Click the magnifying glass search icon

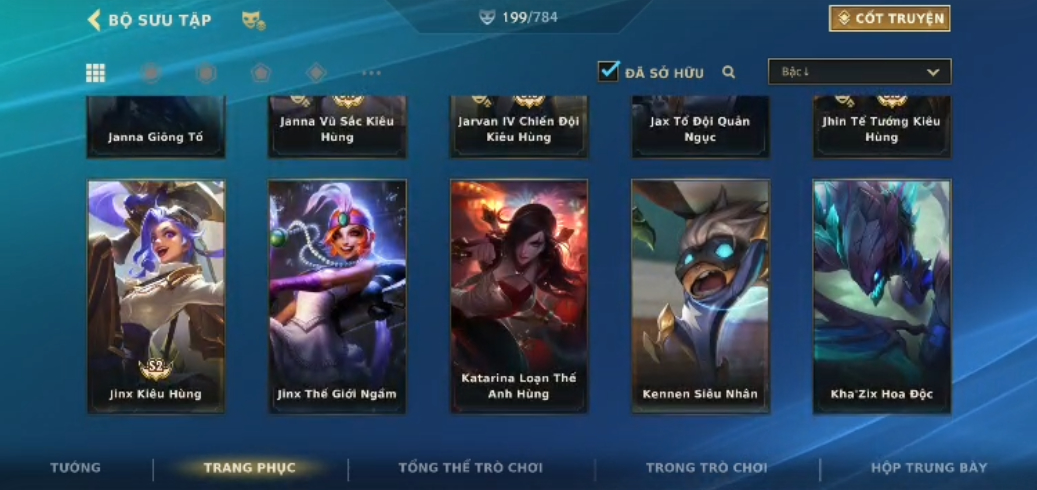(x=729, y=72)
